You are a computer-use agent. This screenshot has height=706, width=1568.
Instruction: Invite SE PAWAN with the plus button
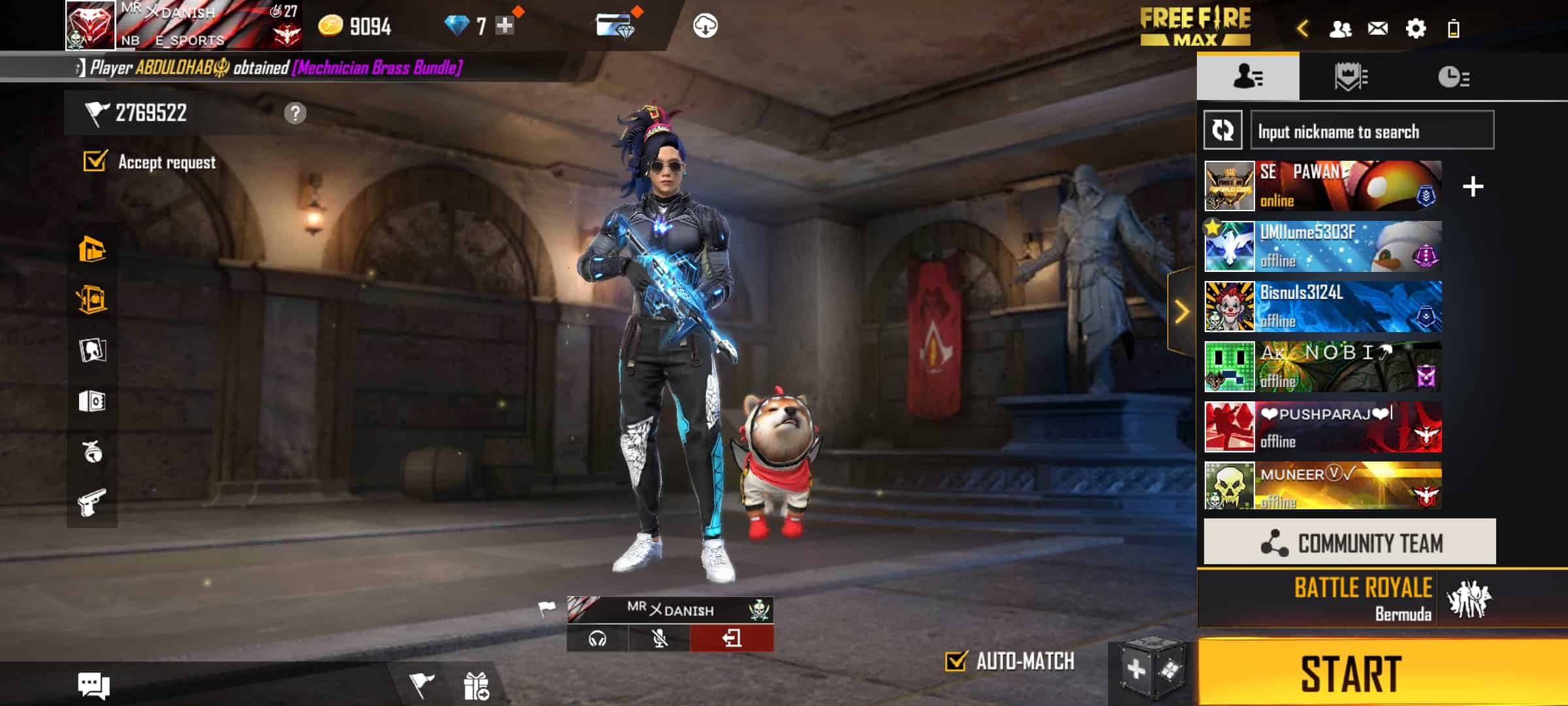(1473, 187)
